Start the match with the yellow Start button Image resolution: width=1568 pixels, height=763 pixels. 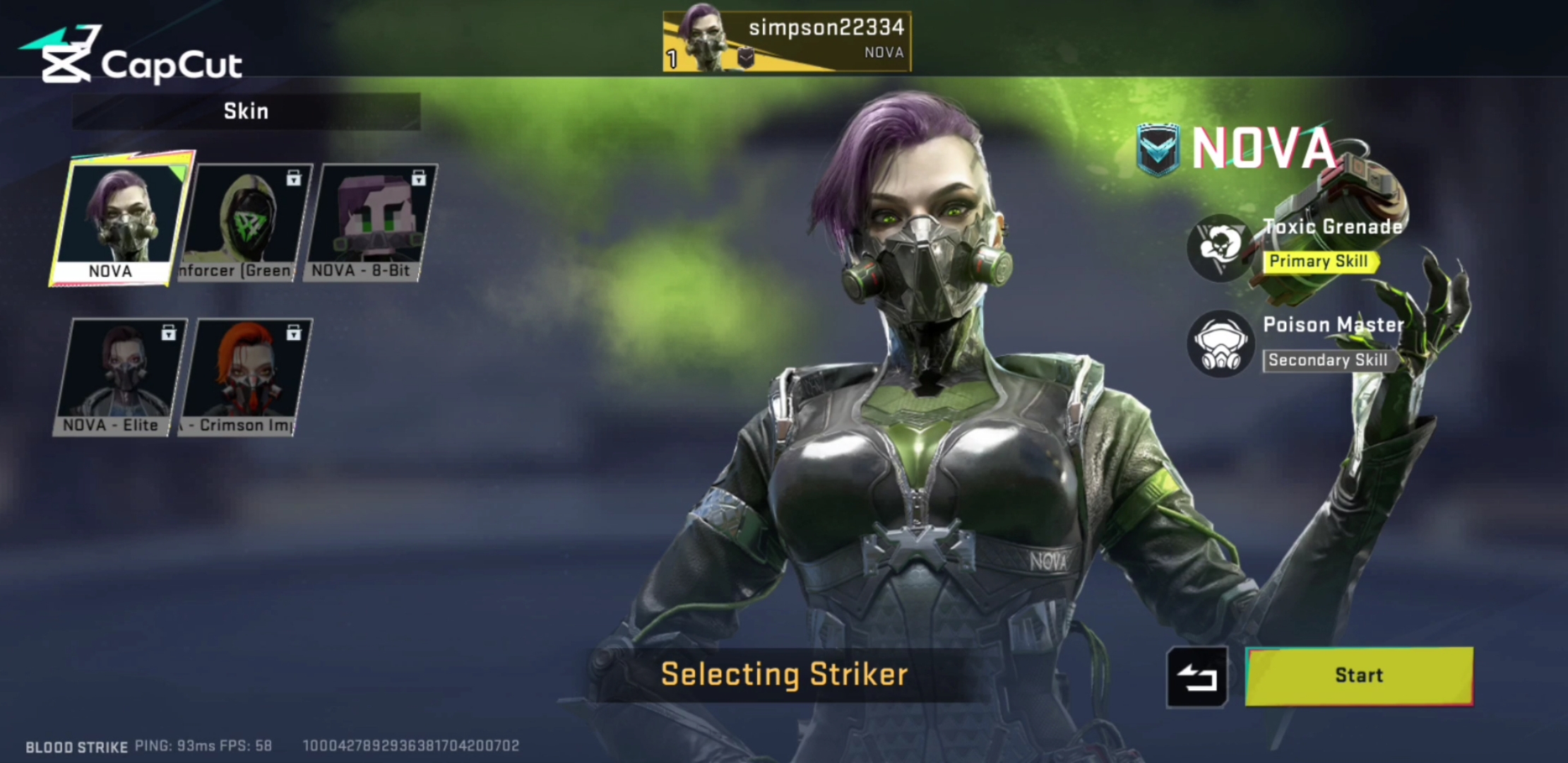pyautogui.click(x=1359, y=675)
